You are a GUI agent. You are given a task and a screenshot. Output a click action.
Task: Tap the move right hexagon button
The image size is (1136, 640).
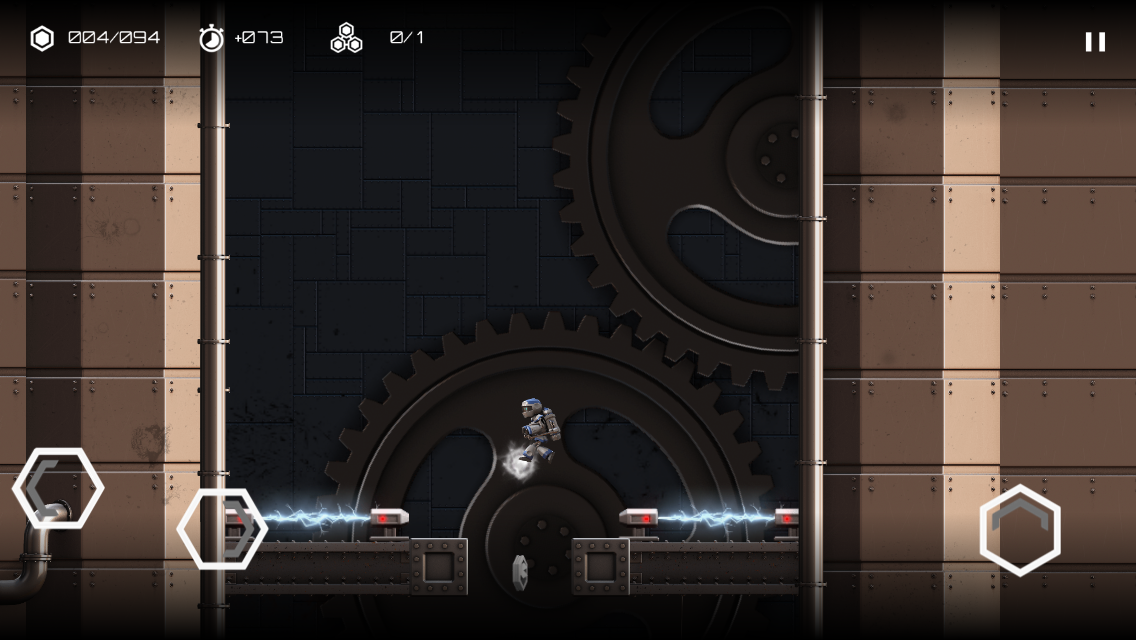(x=222, y=529)
